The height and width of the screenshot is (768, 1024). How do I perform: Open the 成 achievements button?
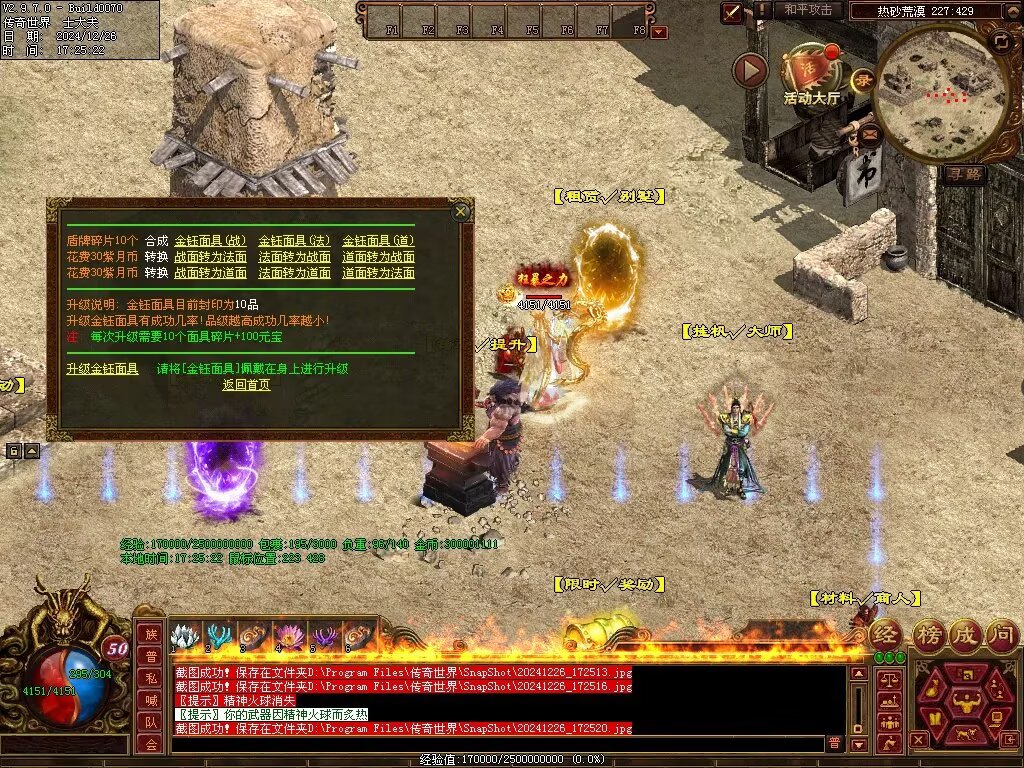(964, 634)
